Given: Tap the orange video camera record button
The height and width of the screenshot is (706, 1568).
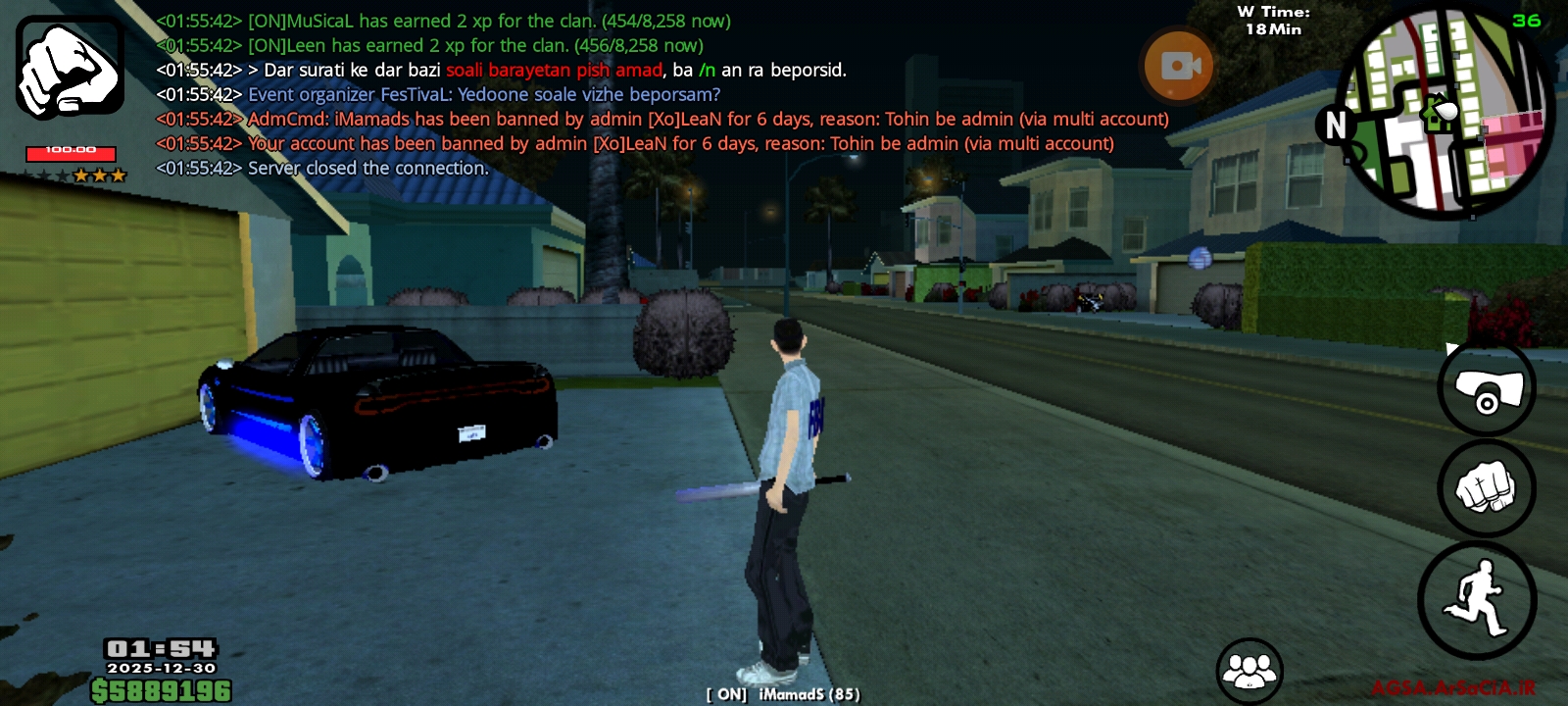Looking at the screenshot, I should 1179,66.
